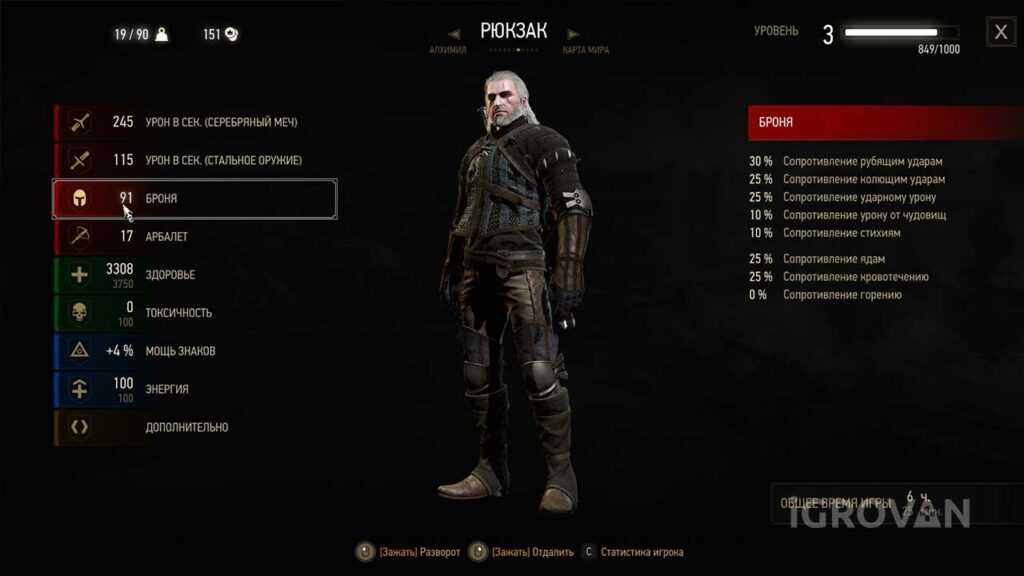
Task: Click the left arrow beside Рюкзак
Action: coord(454,33)
